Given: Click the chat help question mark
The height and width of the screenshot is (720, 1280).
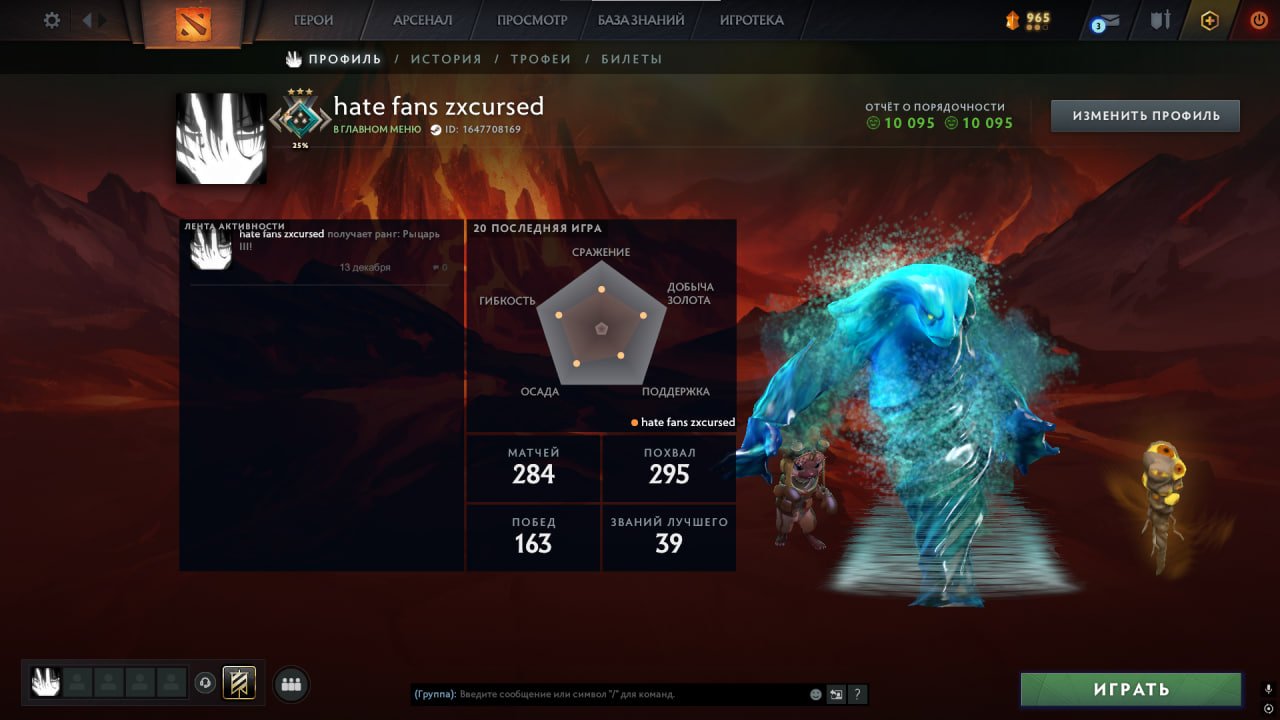Looking at the screenshot, I should click(x=857, y=694).
